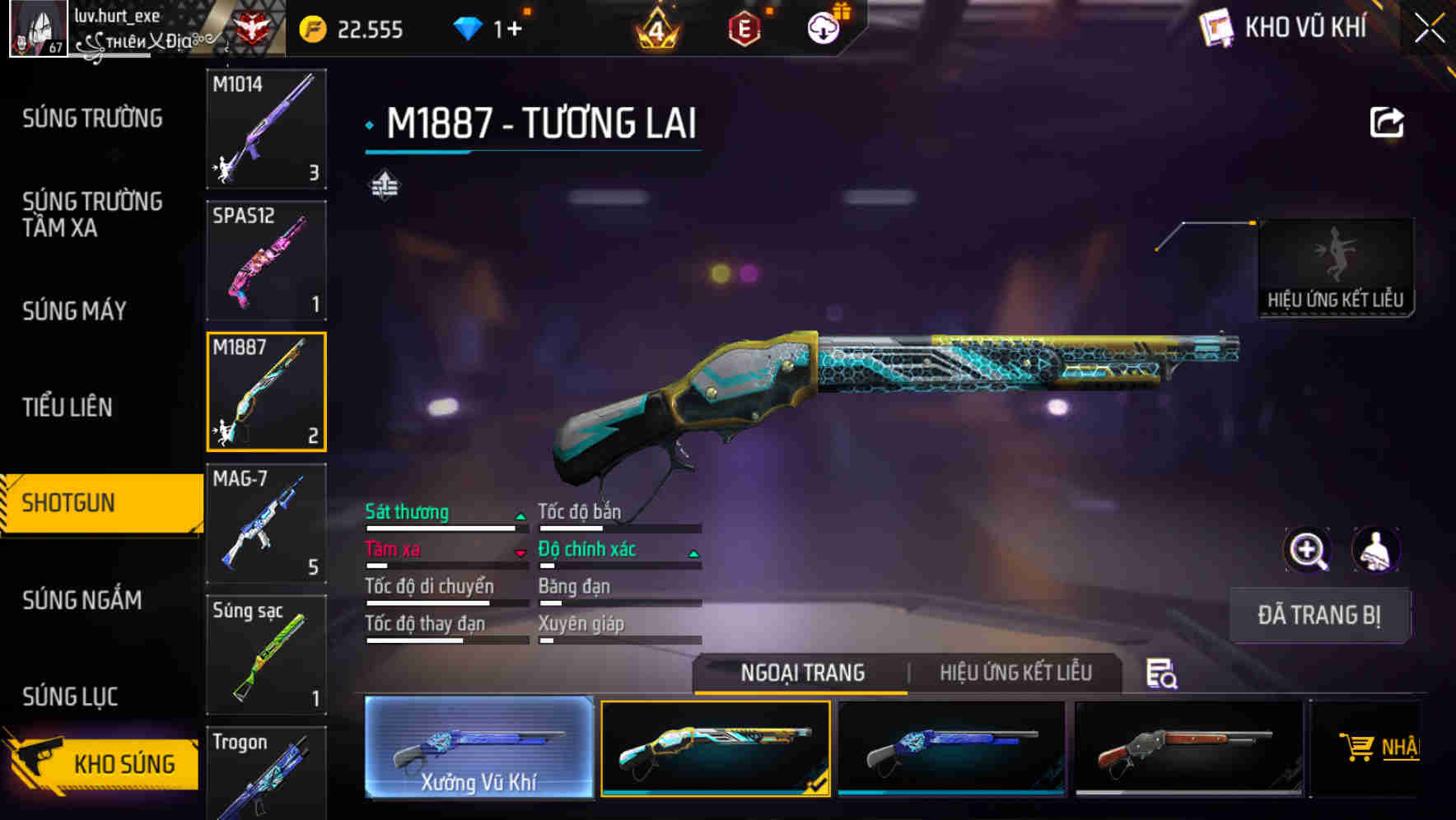Screen dimensions: 1456x820
Task: Open the skin list search icon beside tabs
Action: (x=1161, y=673)
